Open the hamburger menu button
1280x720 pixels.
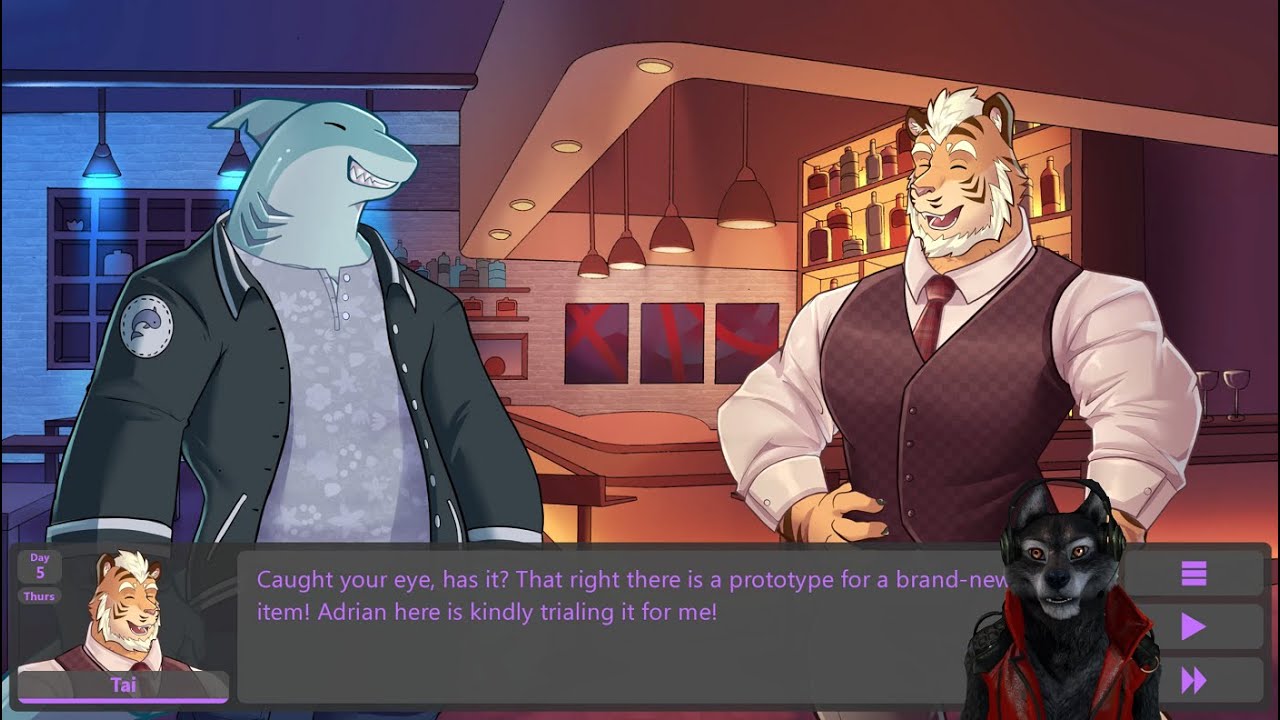tap(1193, 574)
